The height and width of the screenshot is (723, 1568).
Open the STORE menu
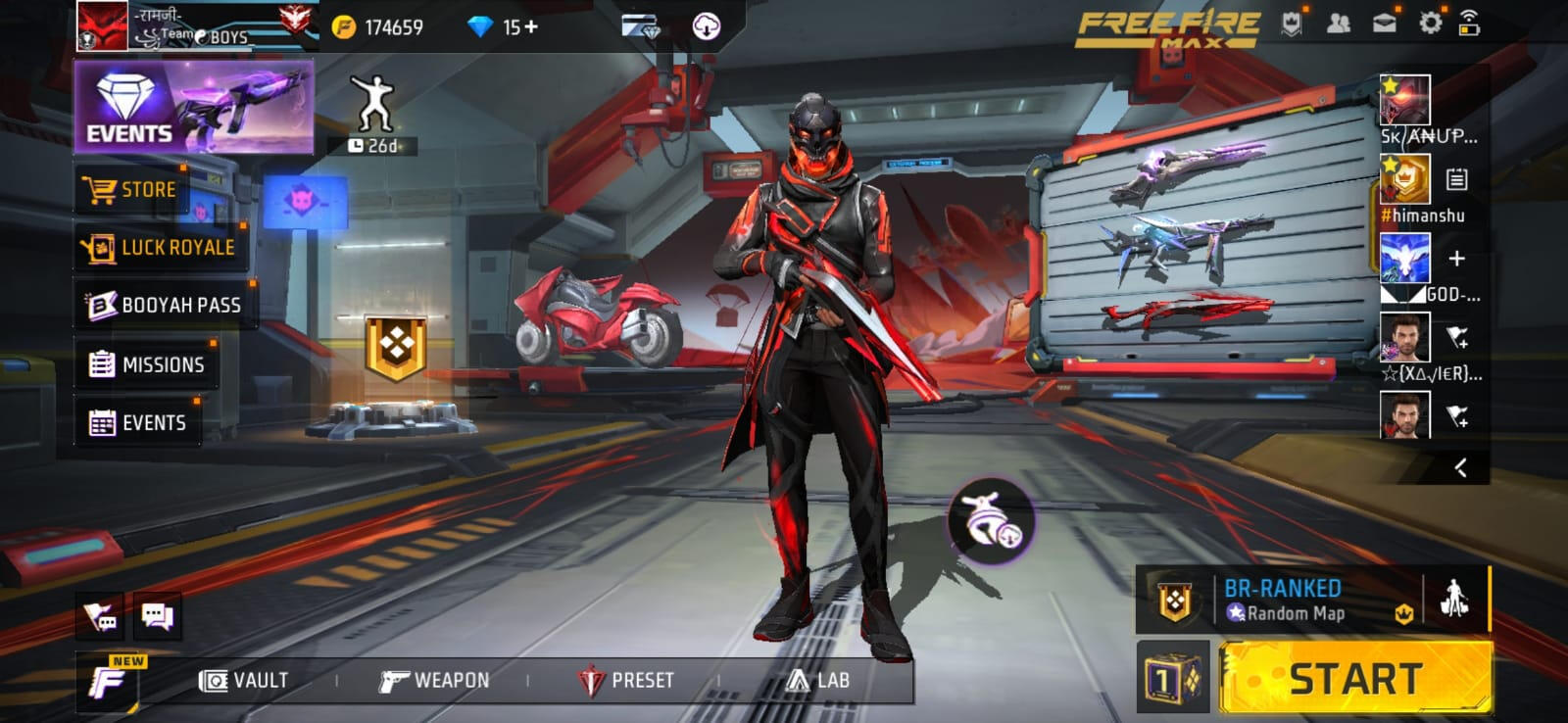(131, 190)
